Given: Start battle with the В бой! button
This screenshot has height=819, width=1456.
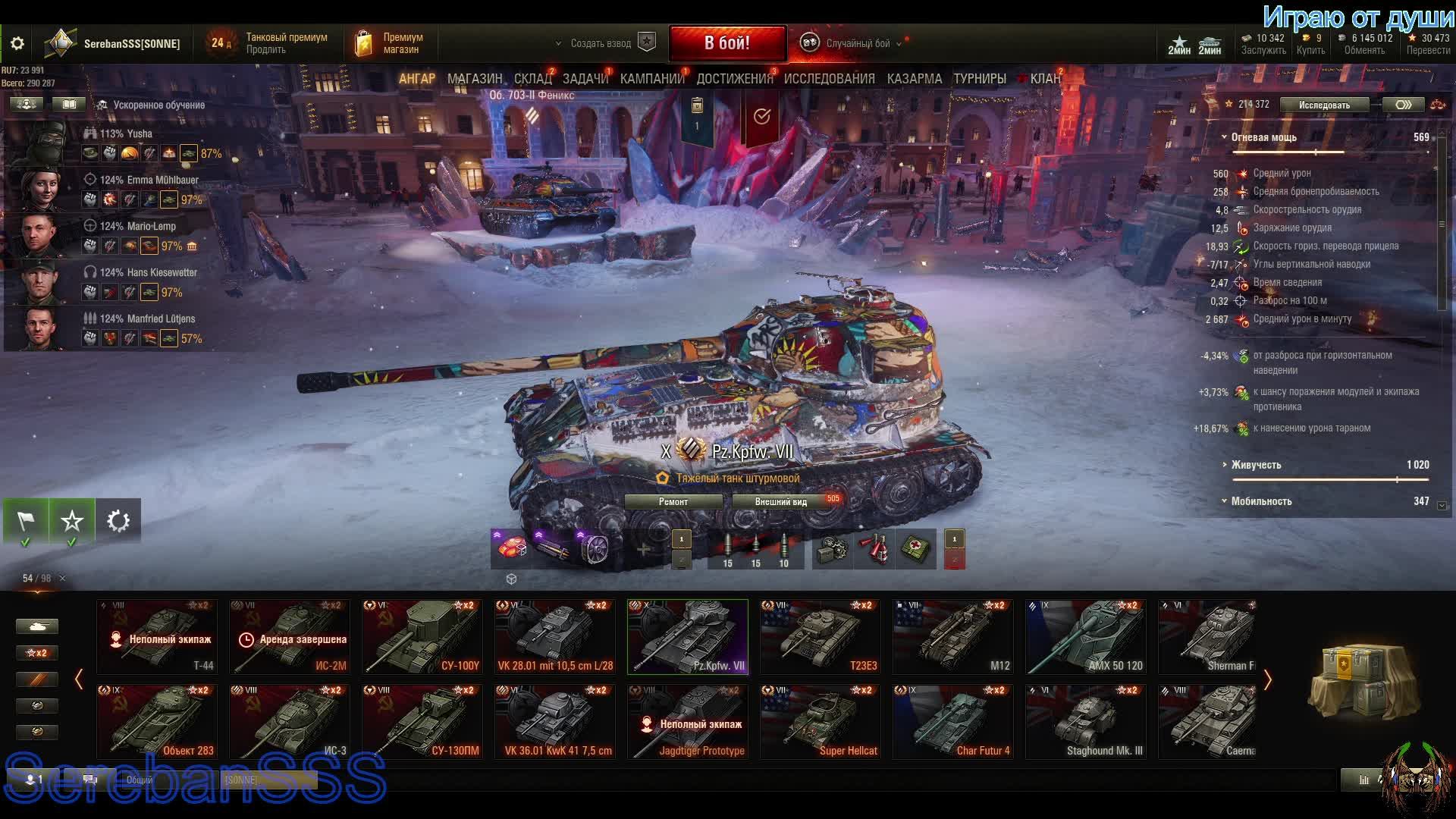Looking at the screenshot, I should [x=726, y=43].
